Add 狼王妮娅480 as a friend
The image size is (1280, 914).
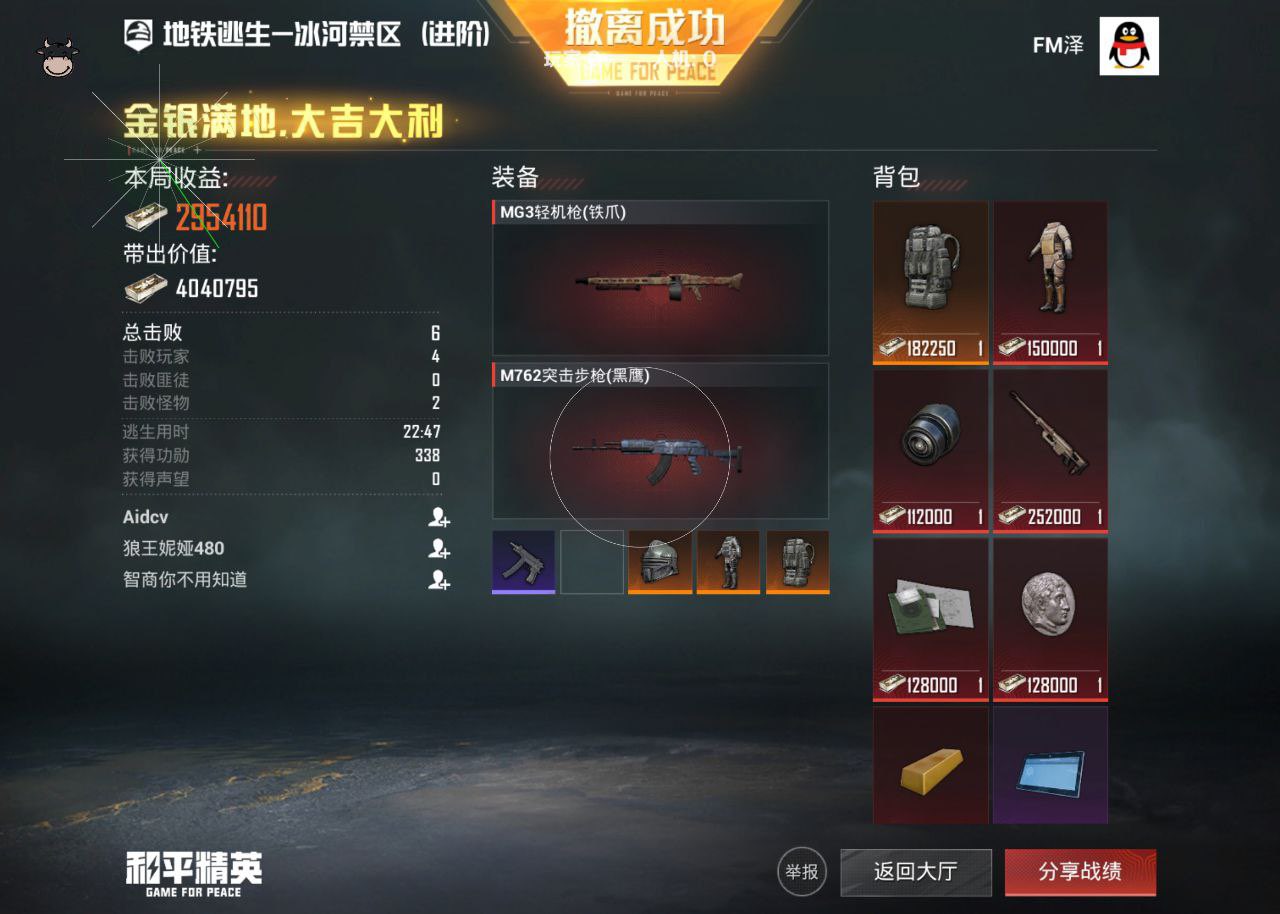438,548
